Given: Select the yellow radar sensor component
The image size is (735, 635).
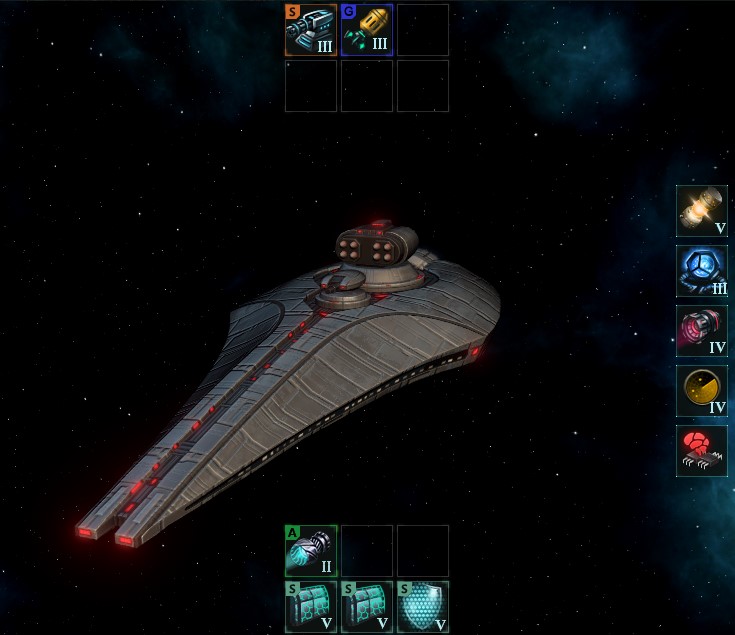Looking at the screenshot, I should tap(702, 391).
